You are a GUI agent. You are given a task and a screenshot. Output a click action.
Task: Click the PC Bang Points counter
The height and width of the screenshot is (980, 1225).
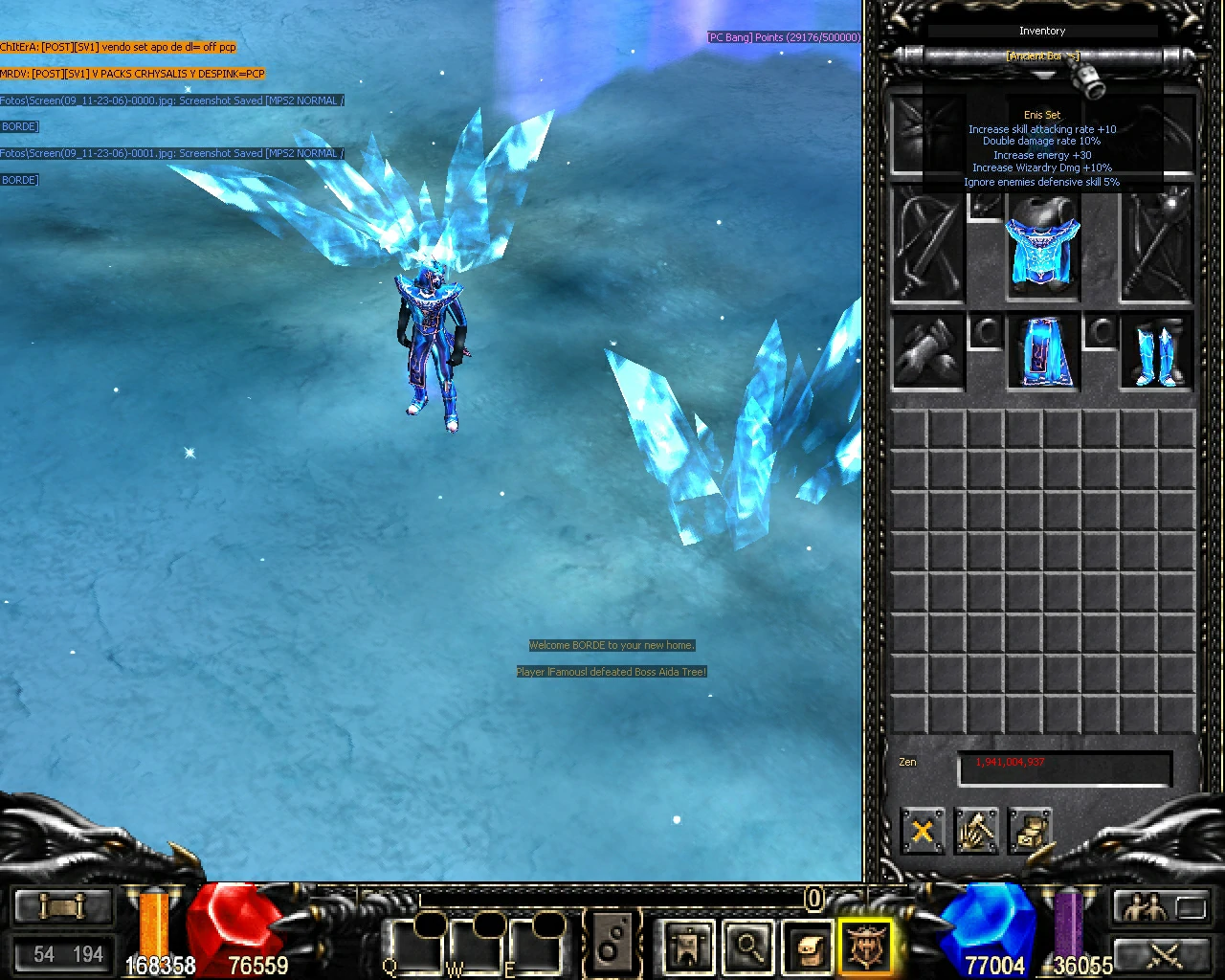point(783,36)
